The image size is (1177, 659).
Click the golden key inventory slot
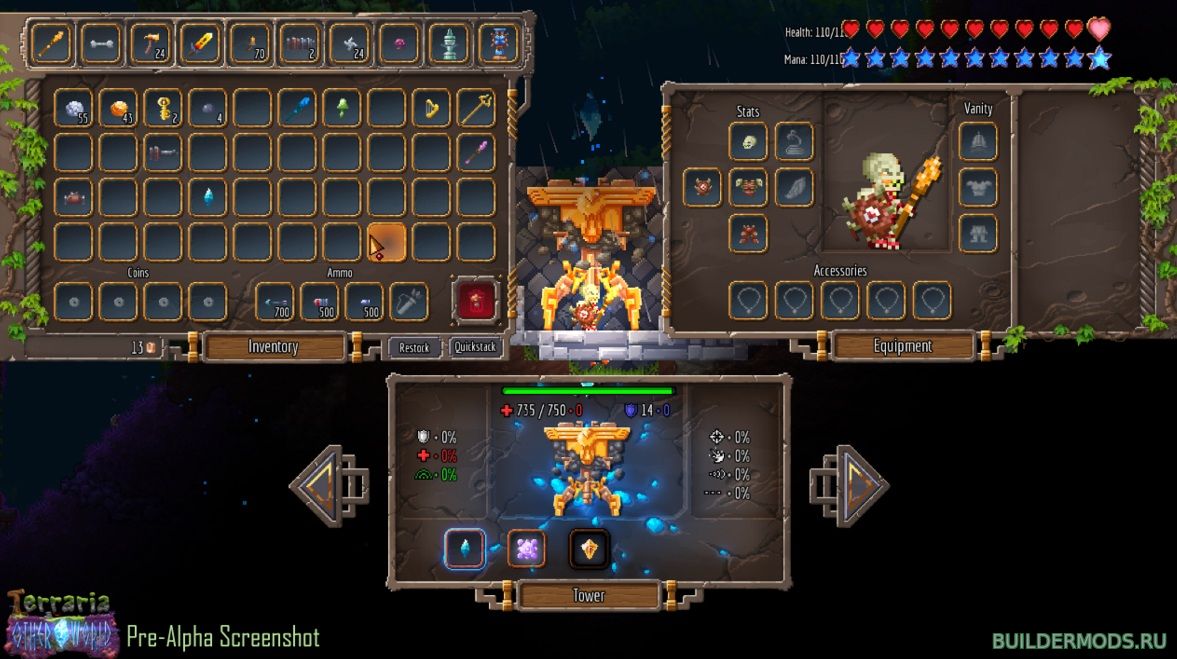click(162, 108)
